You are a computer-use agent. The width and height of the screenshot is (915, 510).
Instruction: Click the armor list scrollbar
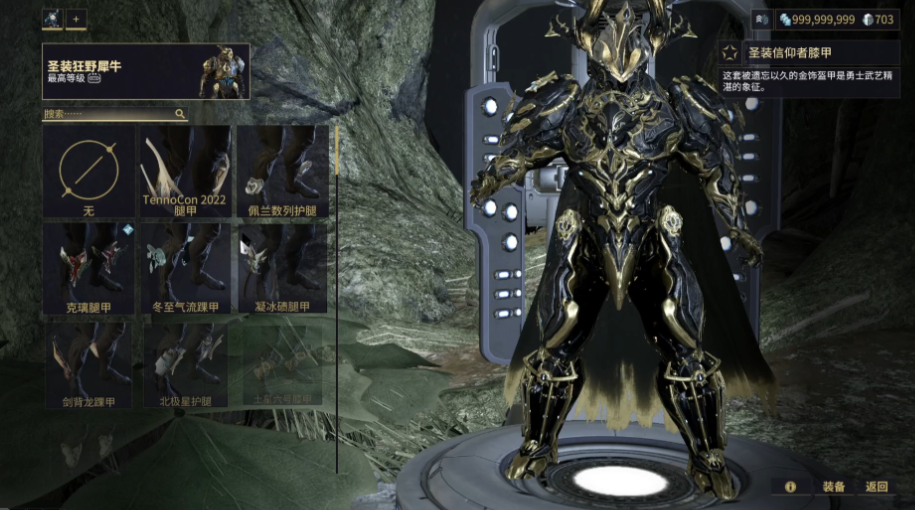coord(337,160)
